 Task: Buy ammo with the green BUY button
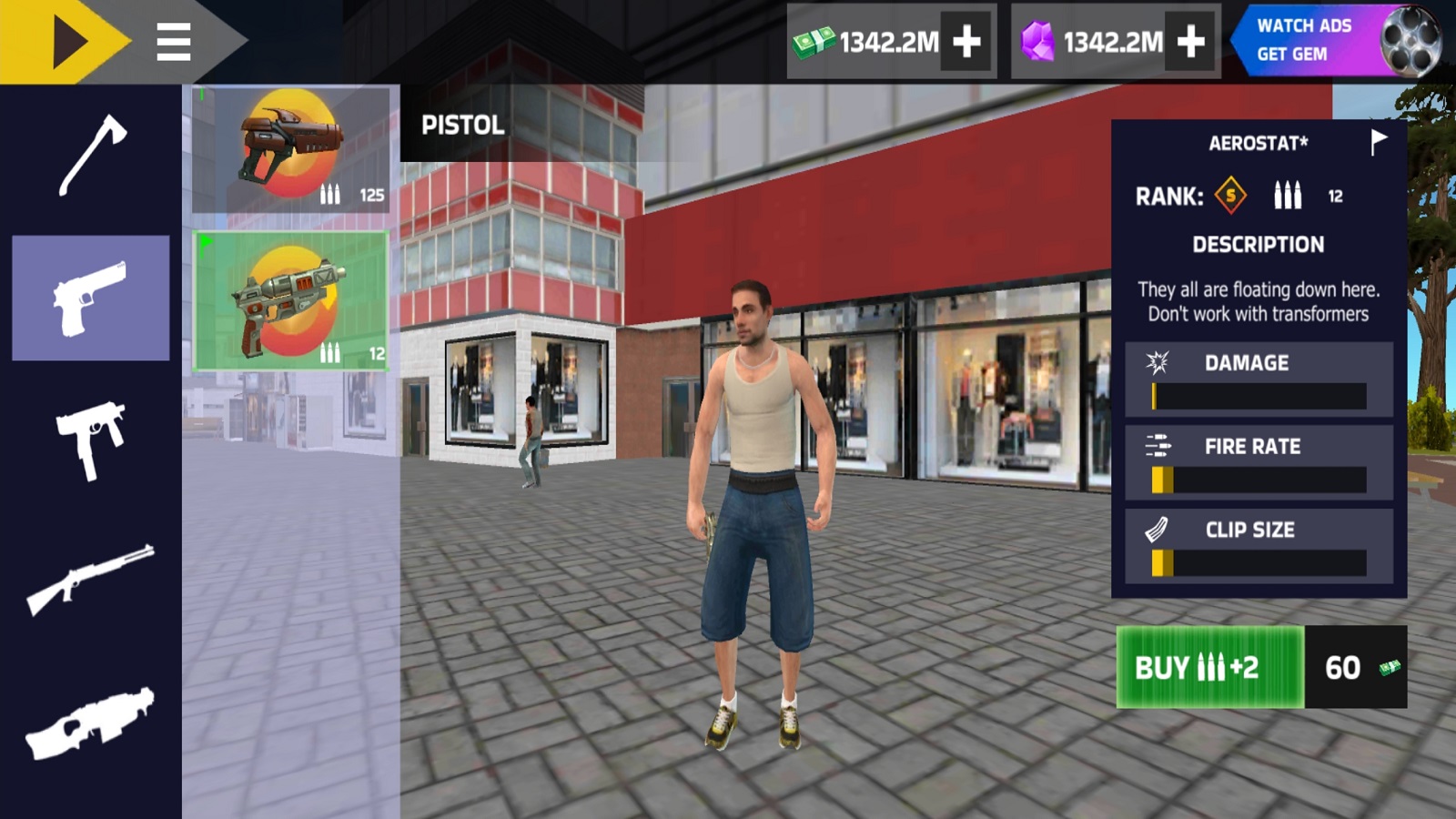(1209, 667)
